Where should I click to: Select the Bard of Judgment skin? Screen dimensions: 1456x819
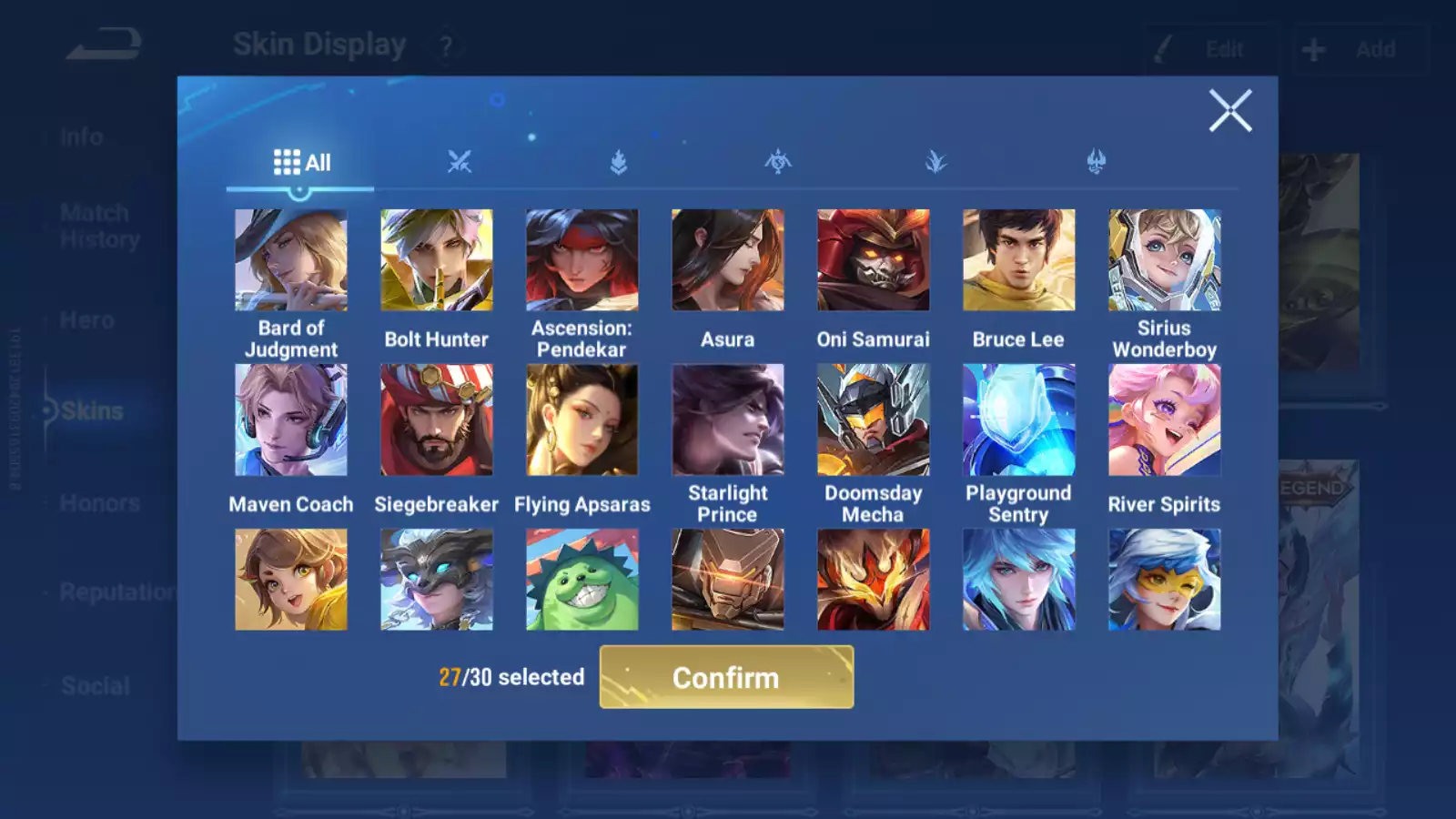[x=291, y=260]
